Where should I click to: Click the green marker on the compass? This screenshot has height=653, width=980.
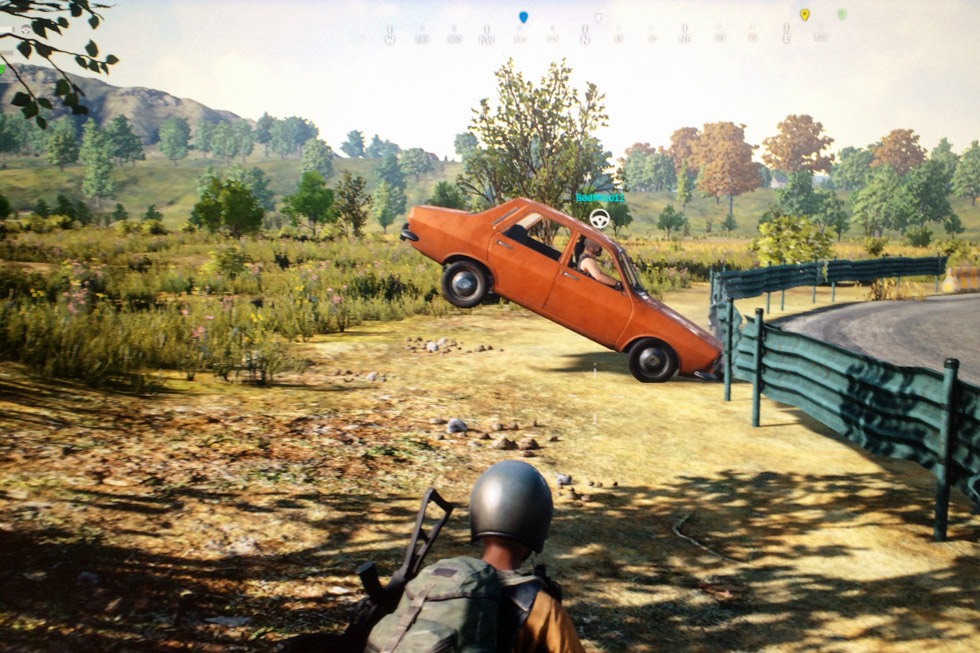click(x=841, y=15)
